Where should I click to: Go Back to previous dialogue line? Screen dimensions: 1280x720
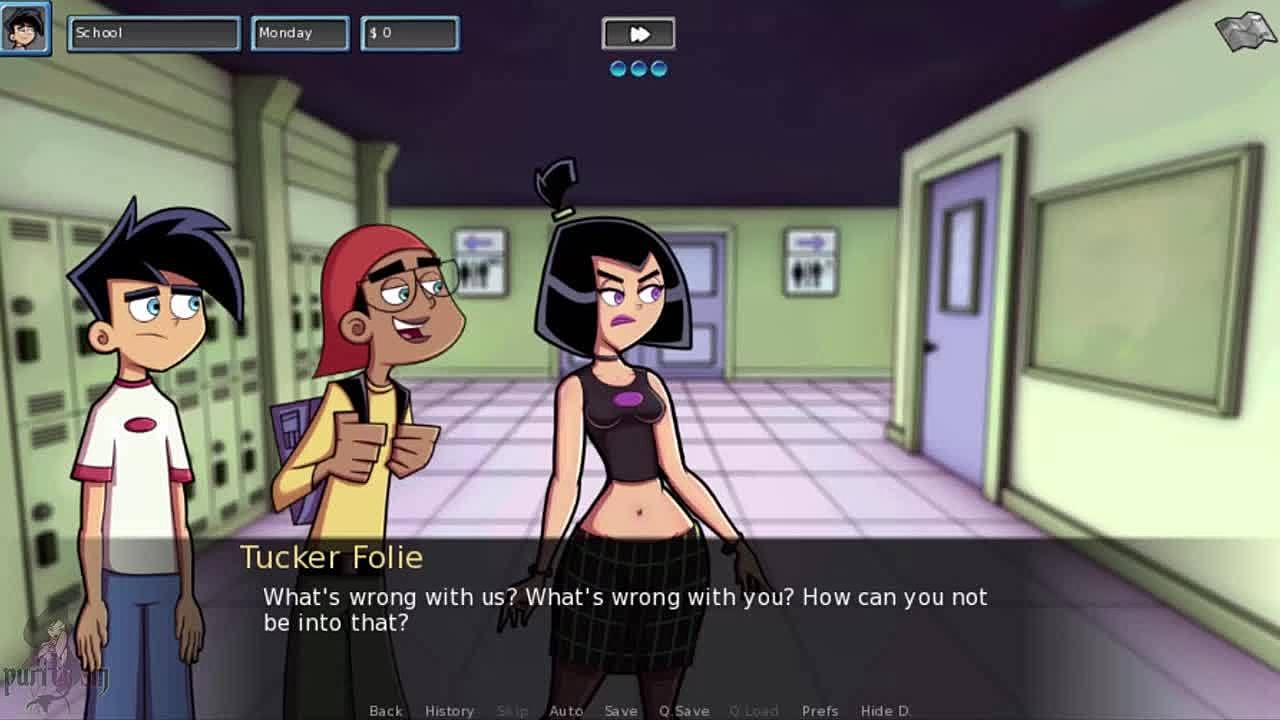386,711
